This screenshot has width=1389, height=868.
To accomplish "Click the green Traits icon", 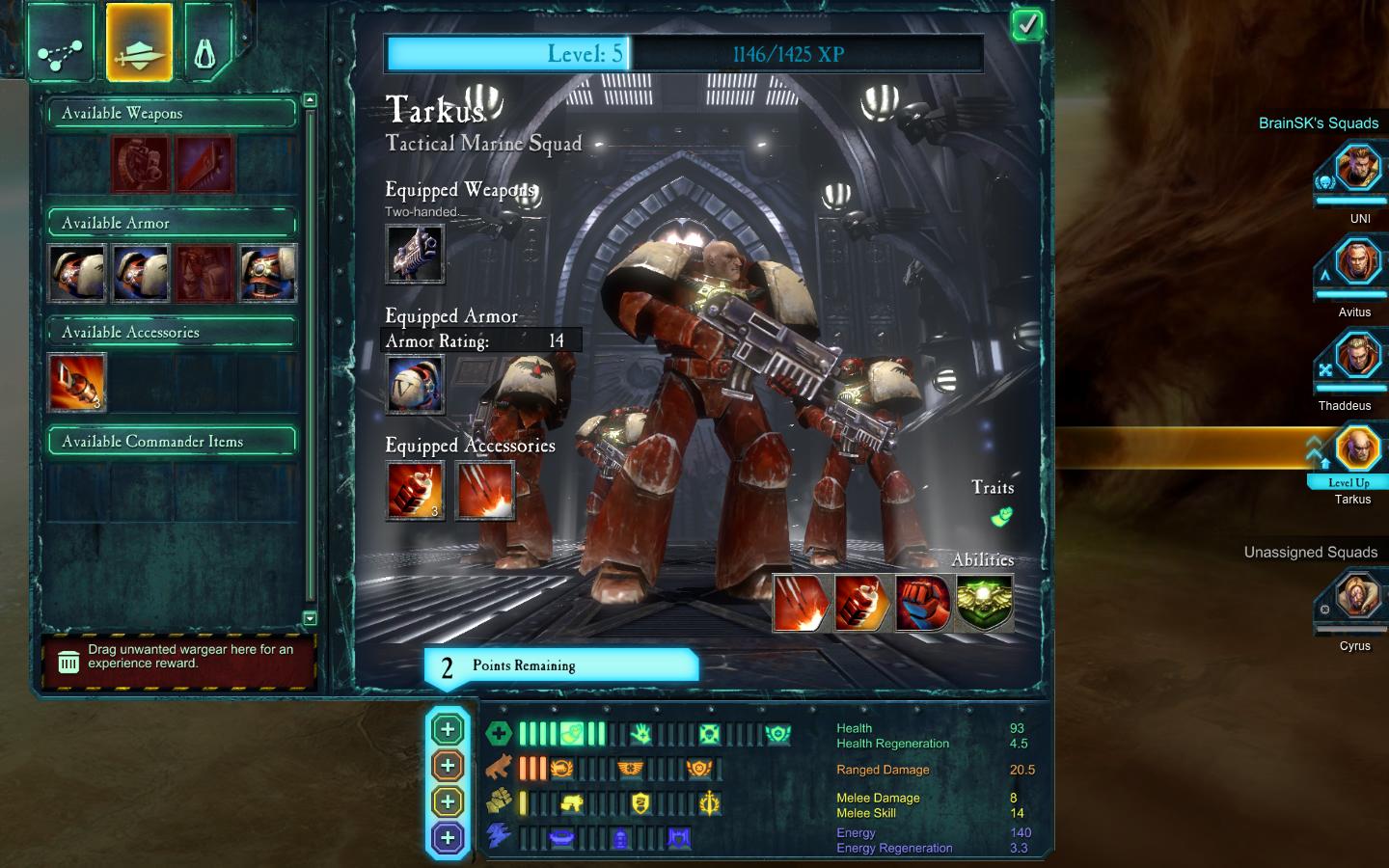I will [x=1002, y=517].
